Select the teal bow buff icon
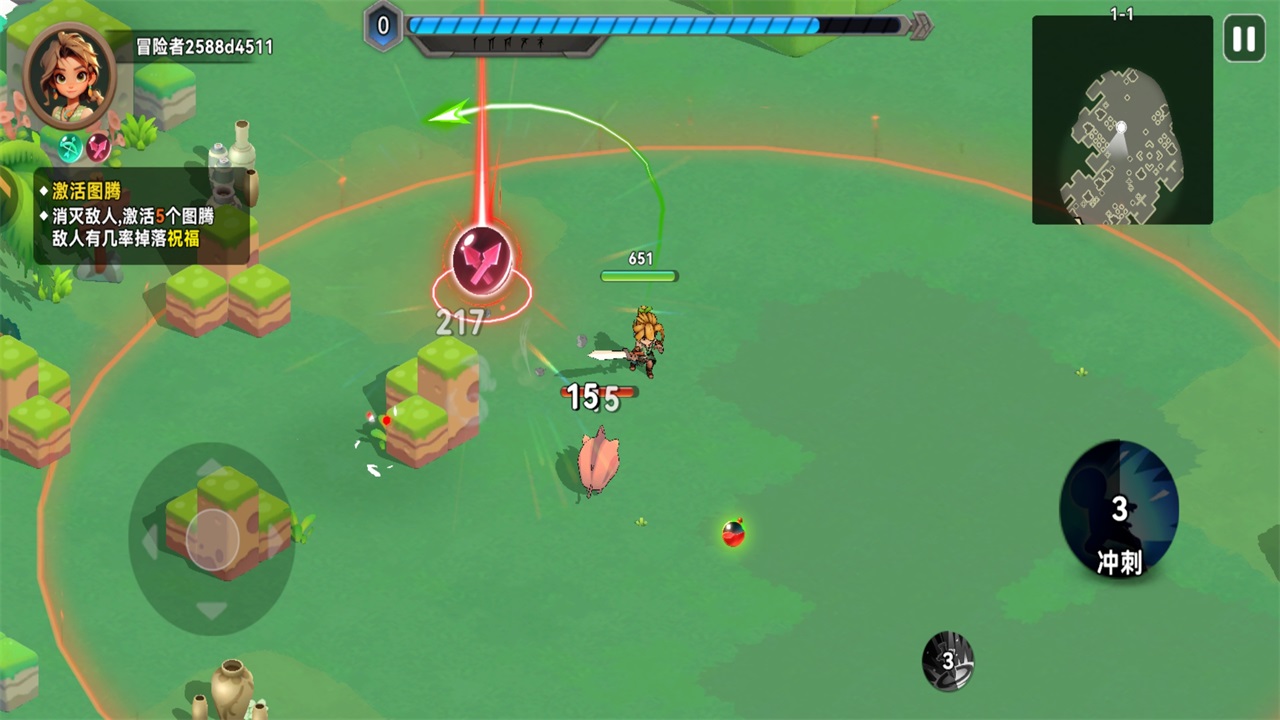 coord(70,148)
